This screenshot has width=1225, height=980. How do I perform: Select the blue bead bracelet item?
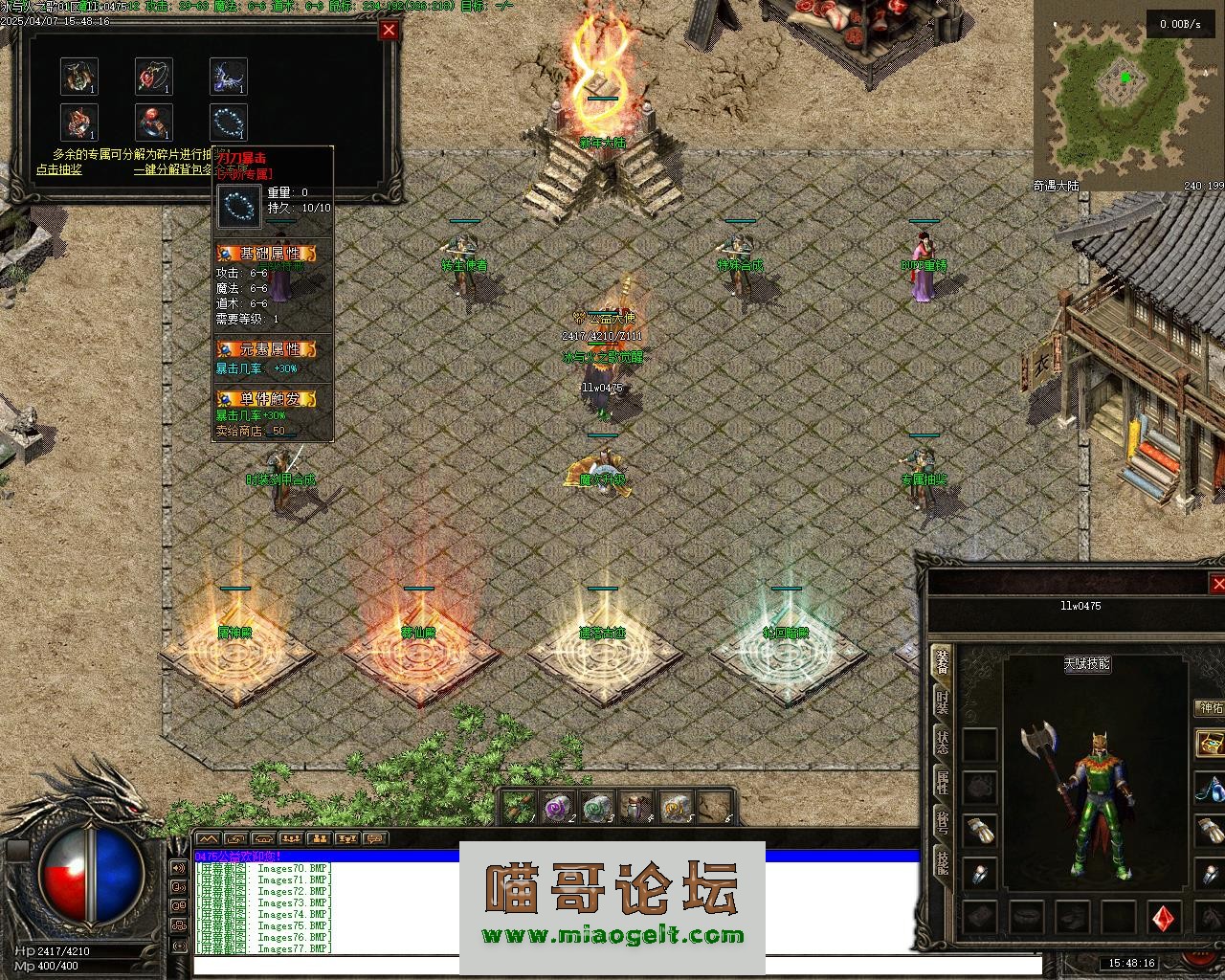pyautogui.click(x=229, y=122)
